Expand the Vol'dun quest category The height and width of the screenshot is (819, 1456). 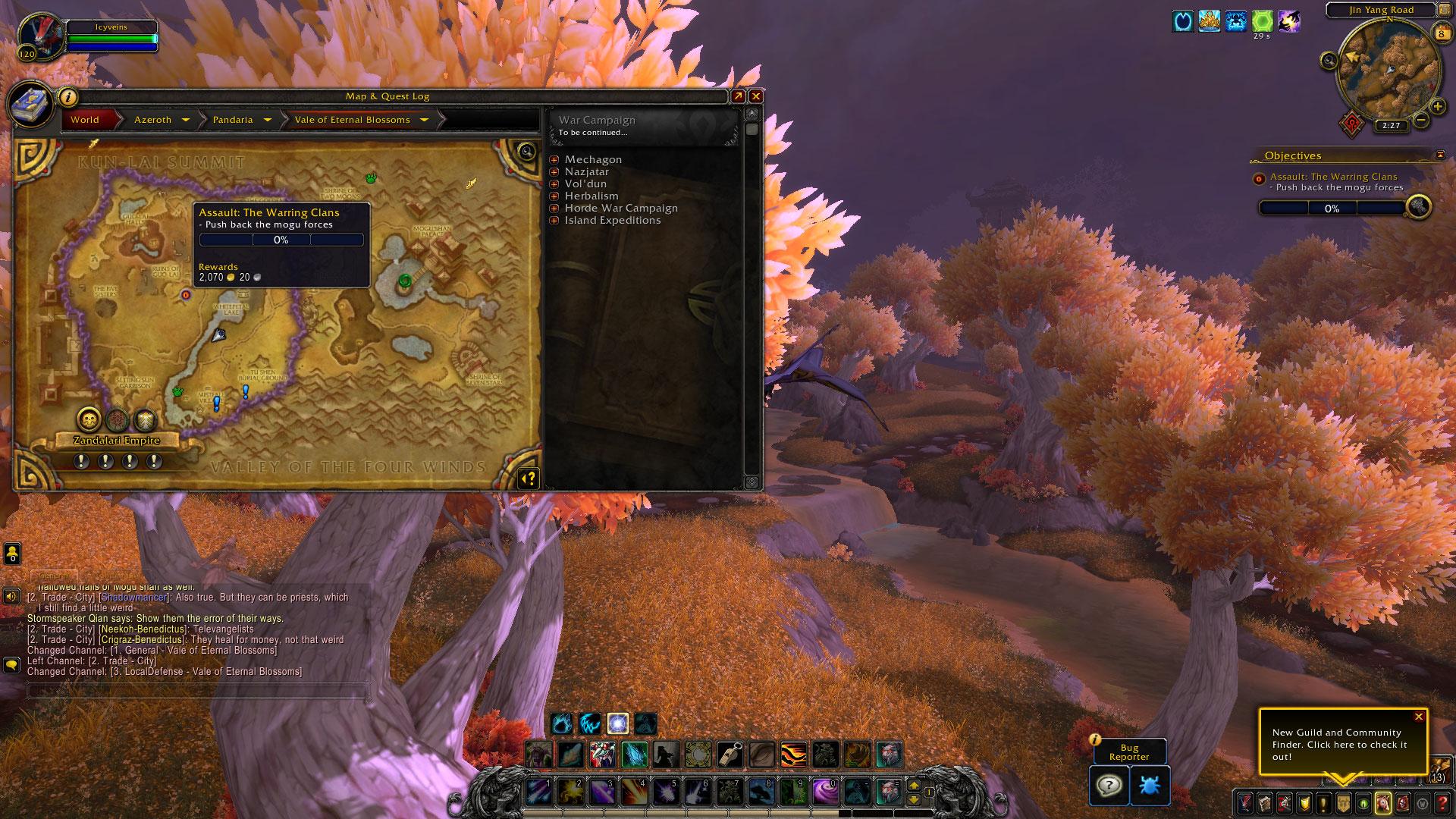[x=554, y=184]
